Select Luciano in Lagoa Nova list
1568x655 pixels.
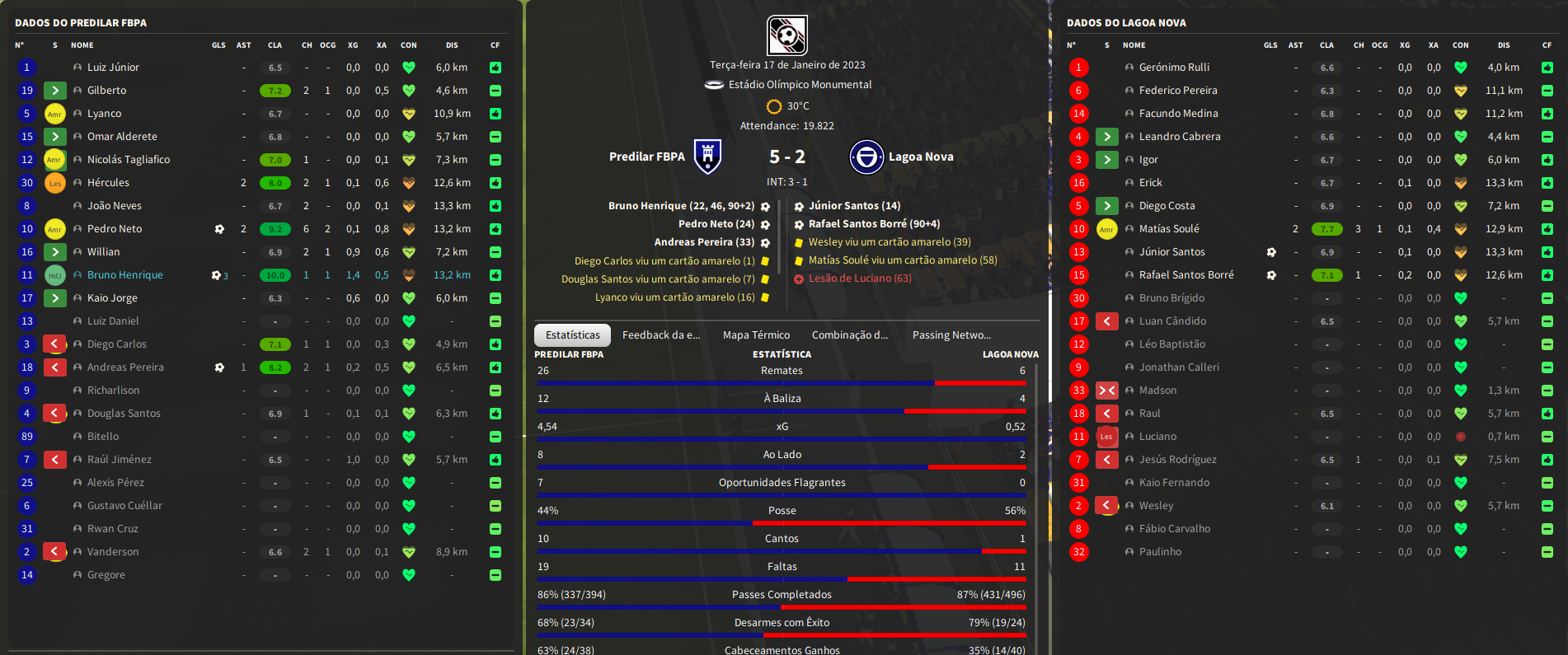coord(1157,437)
